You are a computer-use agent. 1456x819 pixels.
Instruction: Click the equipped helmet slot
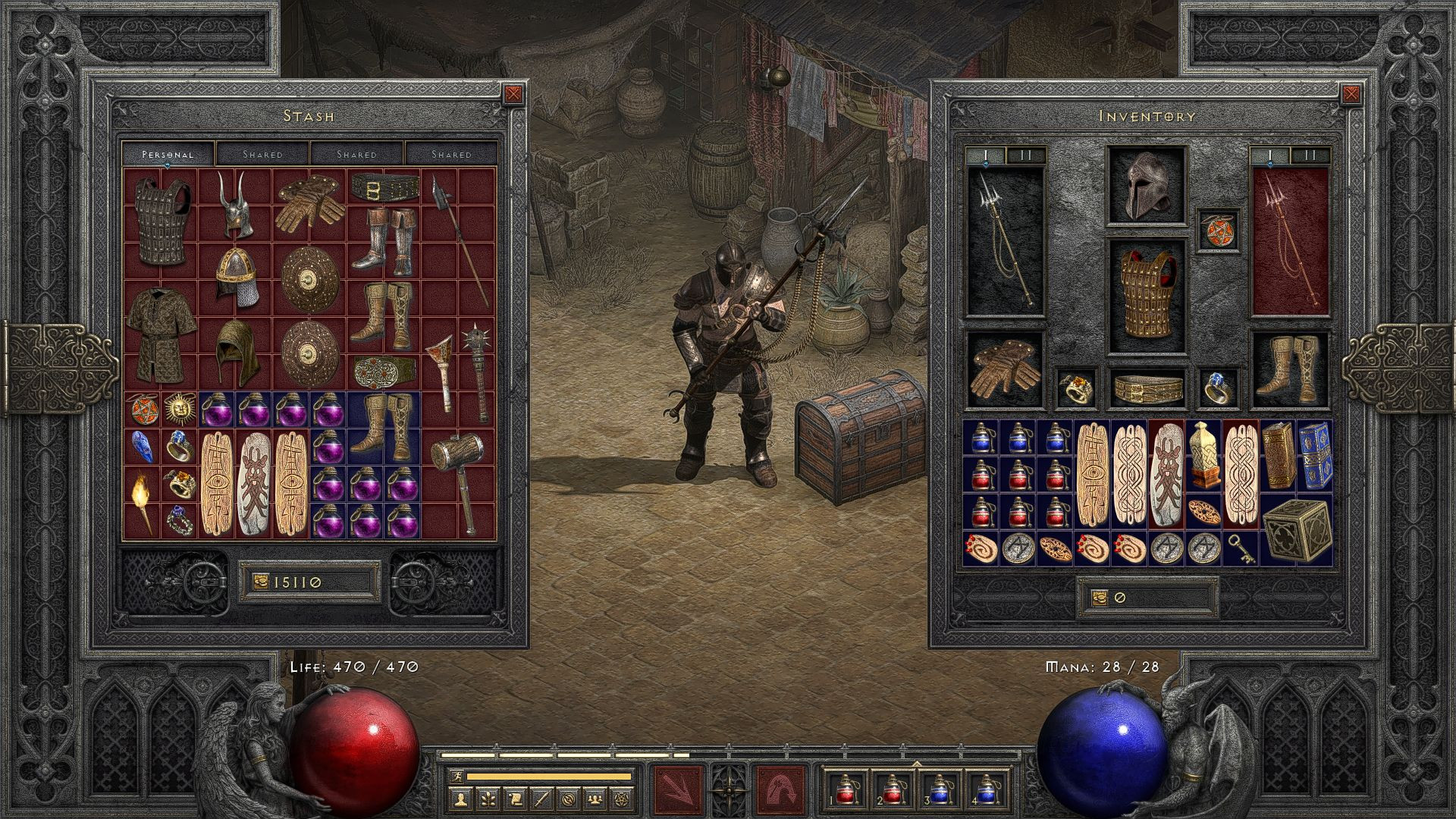1146,186
